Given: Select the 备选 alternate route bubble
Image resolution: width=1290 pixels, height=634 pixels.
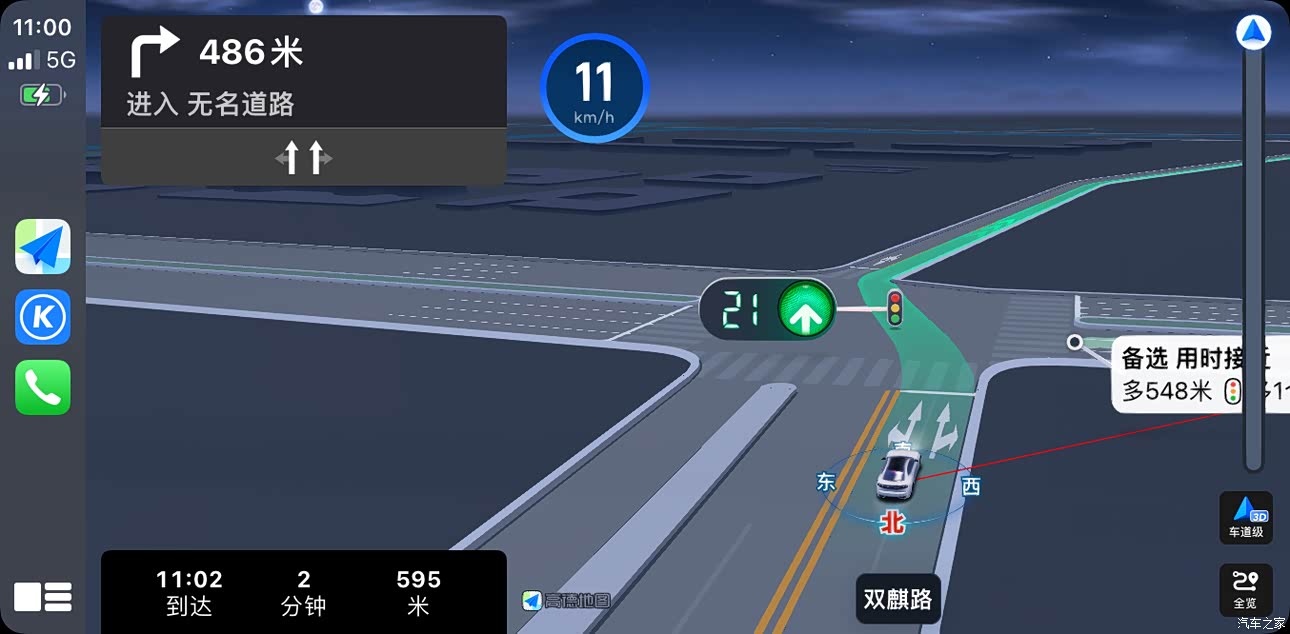Looking at the screenshot, I should 1198,374.
